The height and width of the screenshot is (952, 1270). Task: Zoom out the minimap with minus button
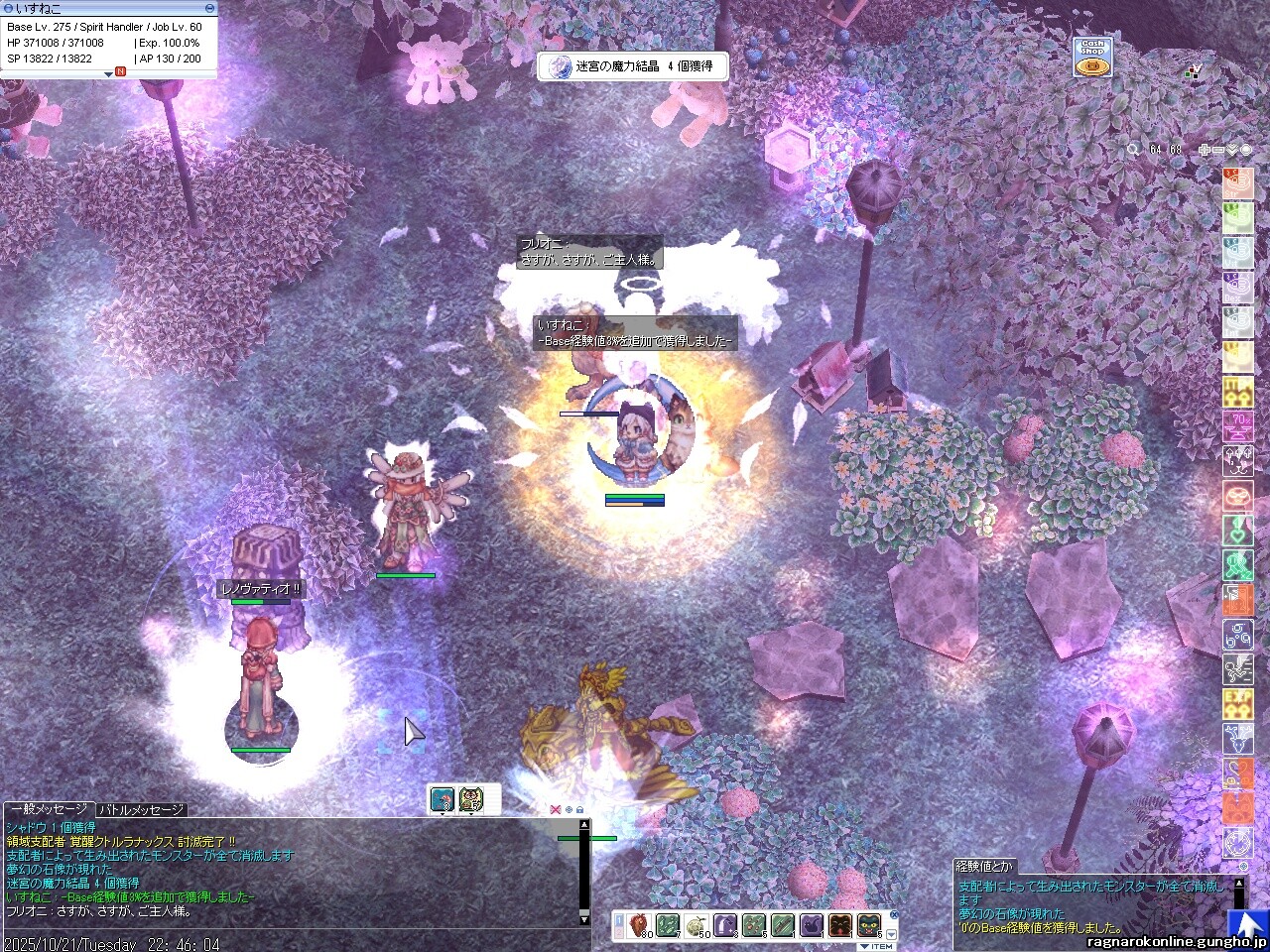(x=1217, y=150)
